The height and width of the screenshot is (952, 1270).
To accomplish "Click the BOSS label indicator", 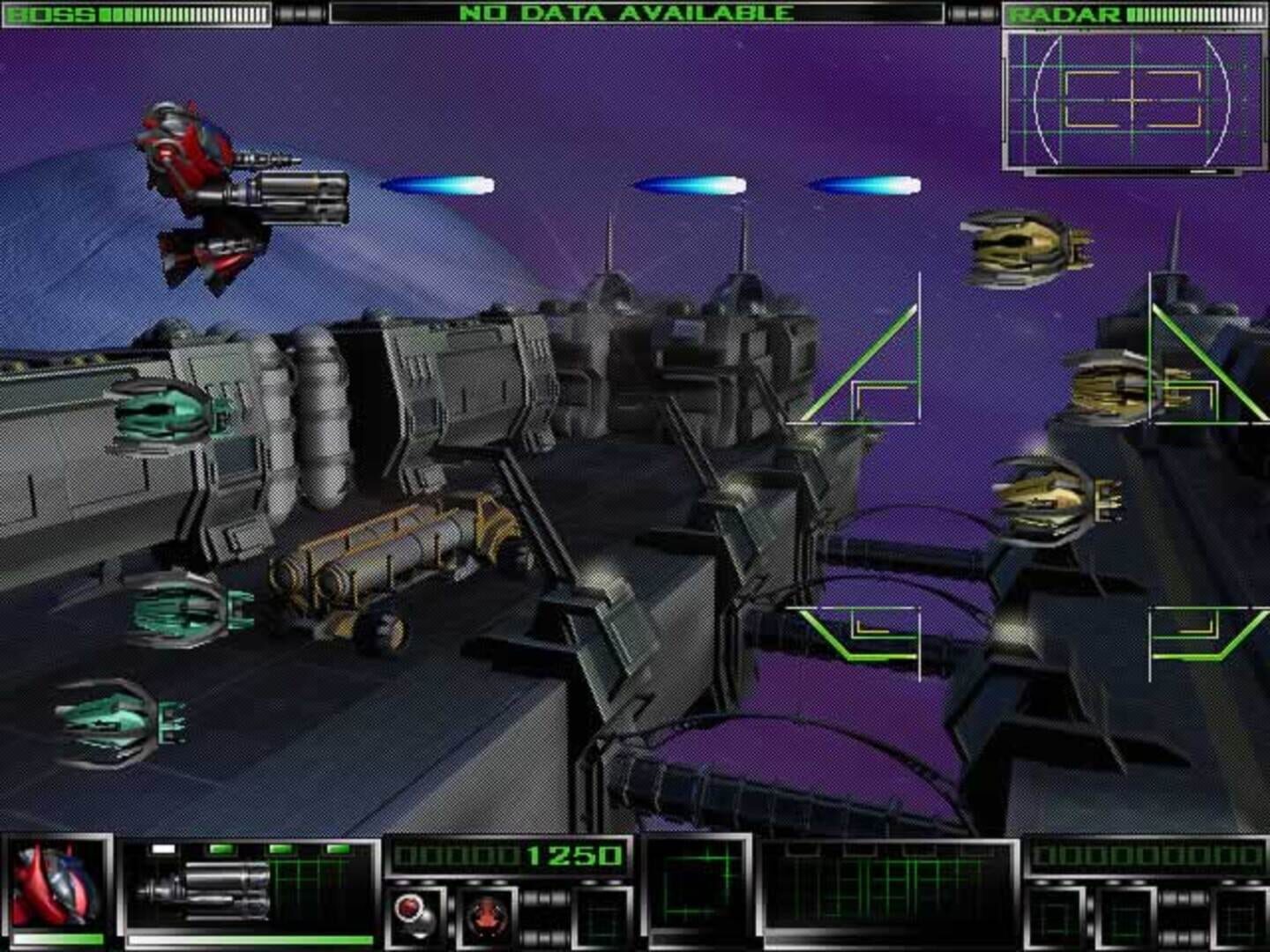I will 49,12.
